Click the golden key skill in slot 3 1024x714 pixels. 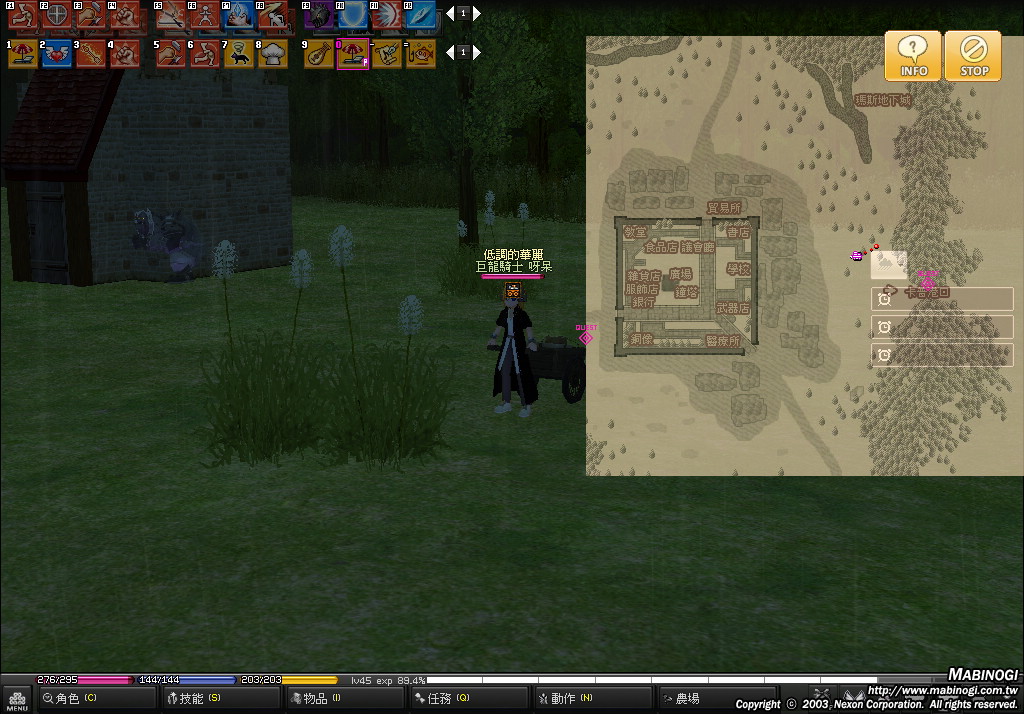(x=91, y=54)
